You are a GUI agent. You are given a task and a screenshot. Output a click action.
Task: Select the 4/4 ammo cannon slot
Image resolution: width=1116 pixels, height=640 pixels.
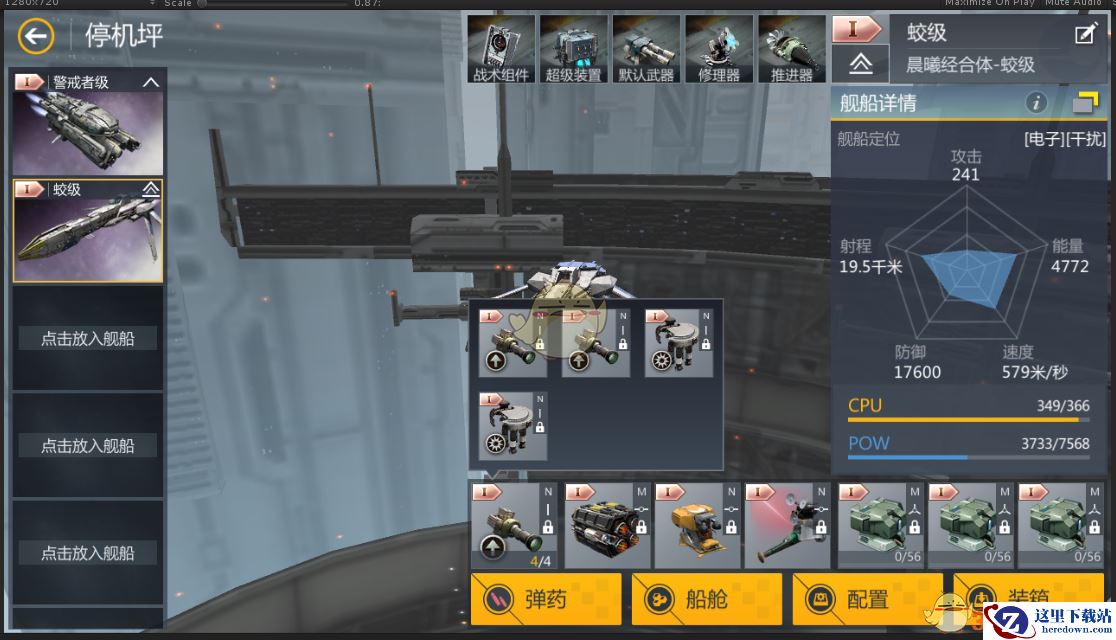click(514, 526)
